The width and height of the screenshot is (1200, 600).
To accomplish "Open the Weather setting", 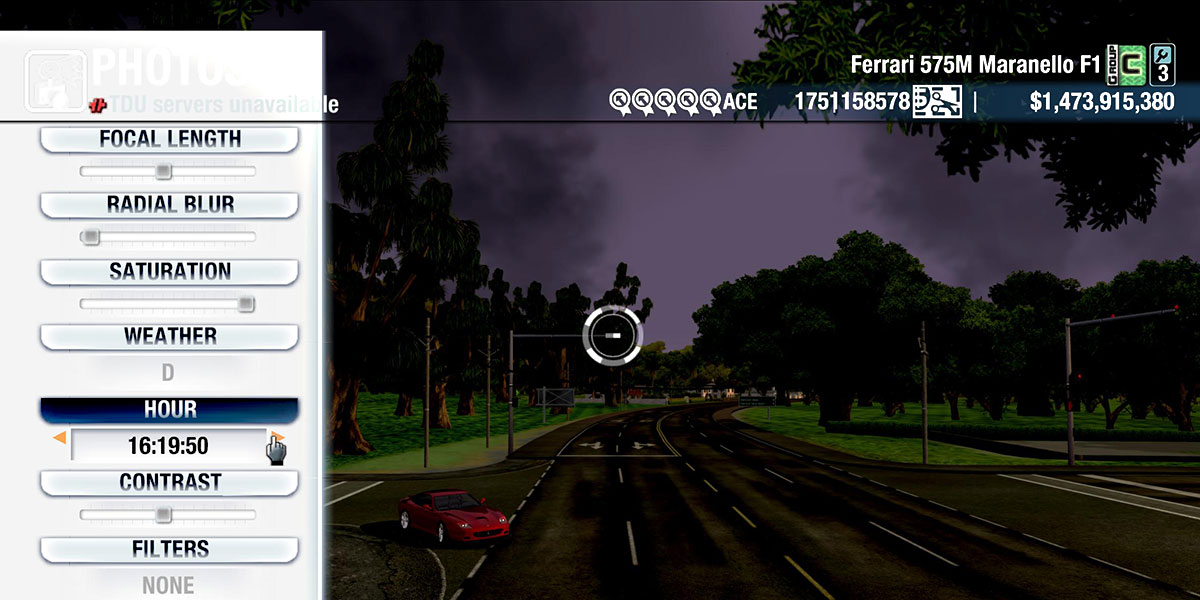I will click(x=169, y=336).
